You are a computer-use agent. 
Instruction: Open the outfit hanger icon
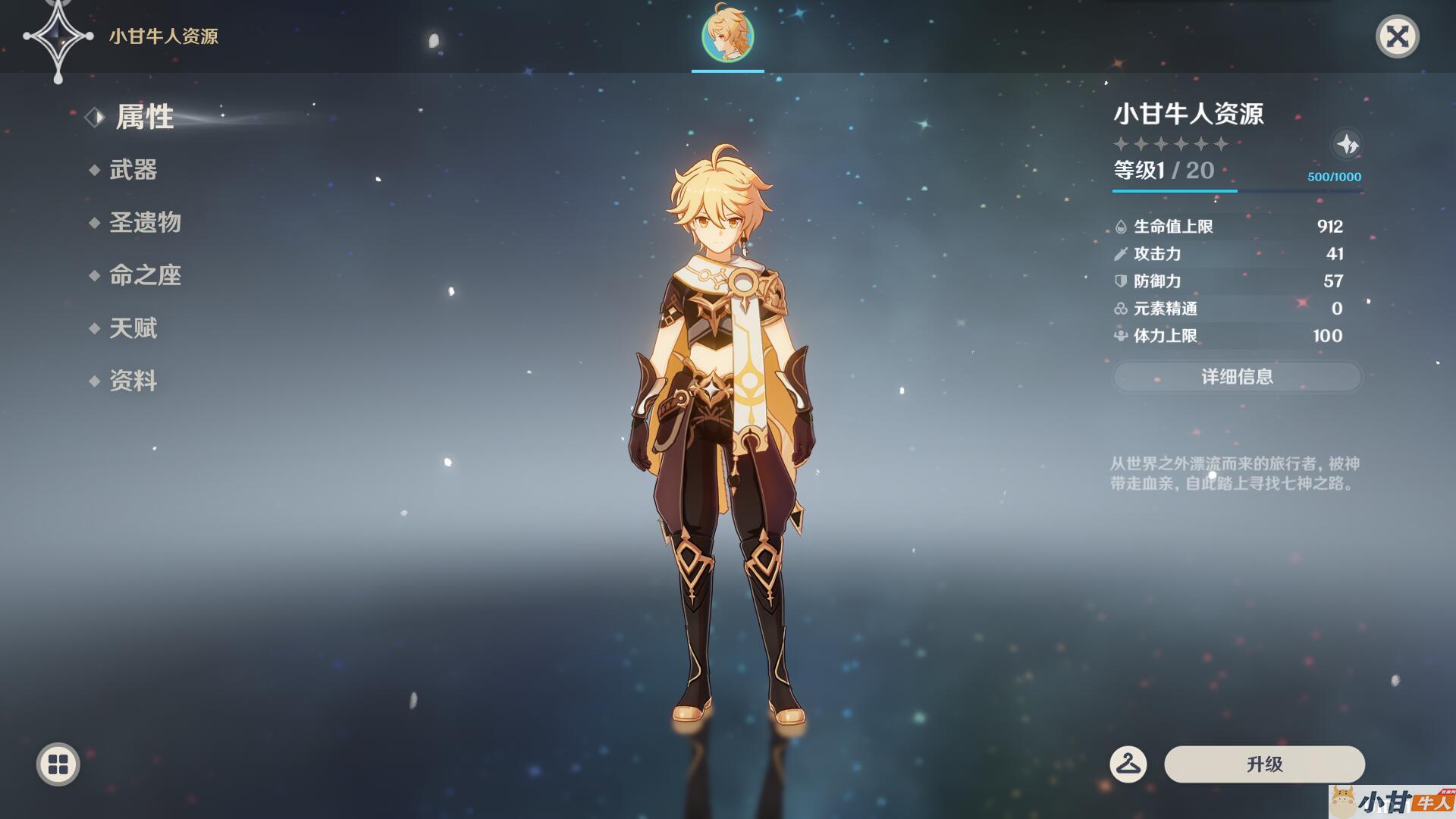click(x=1128, y=764)
